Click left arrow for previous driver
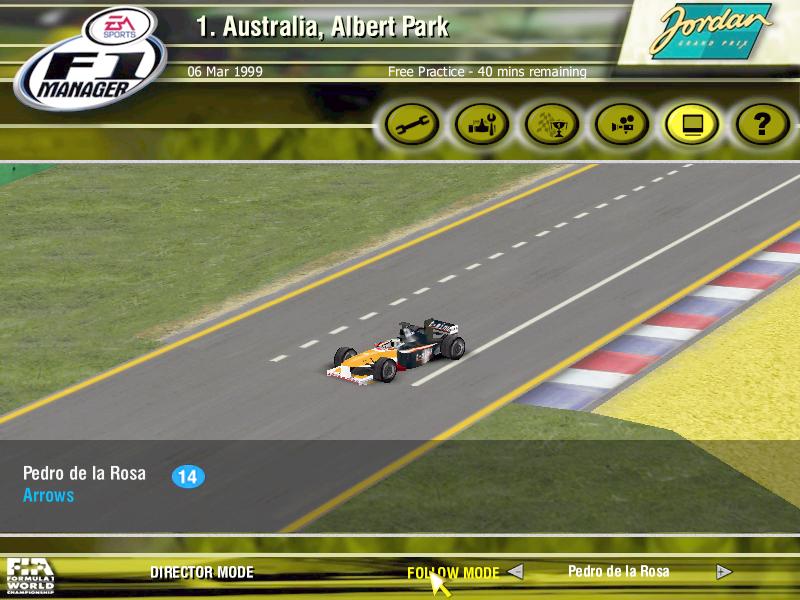Viewport: 800px width, 600px height. (x=515, y=572)
